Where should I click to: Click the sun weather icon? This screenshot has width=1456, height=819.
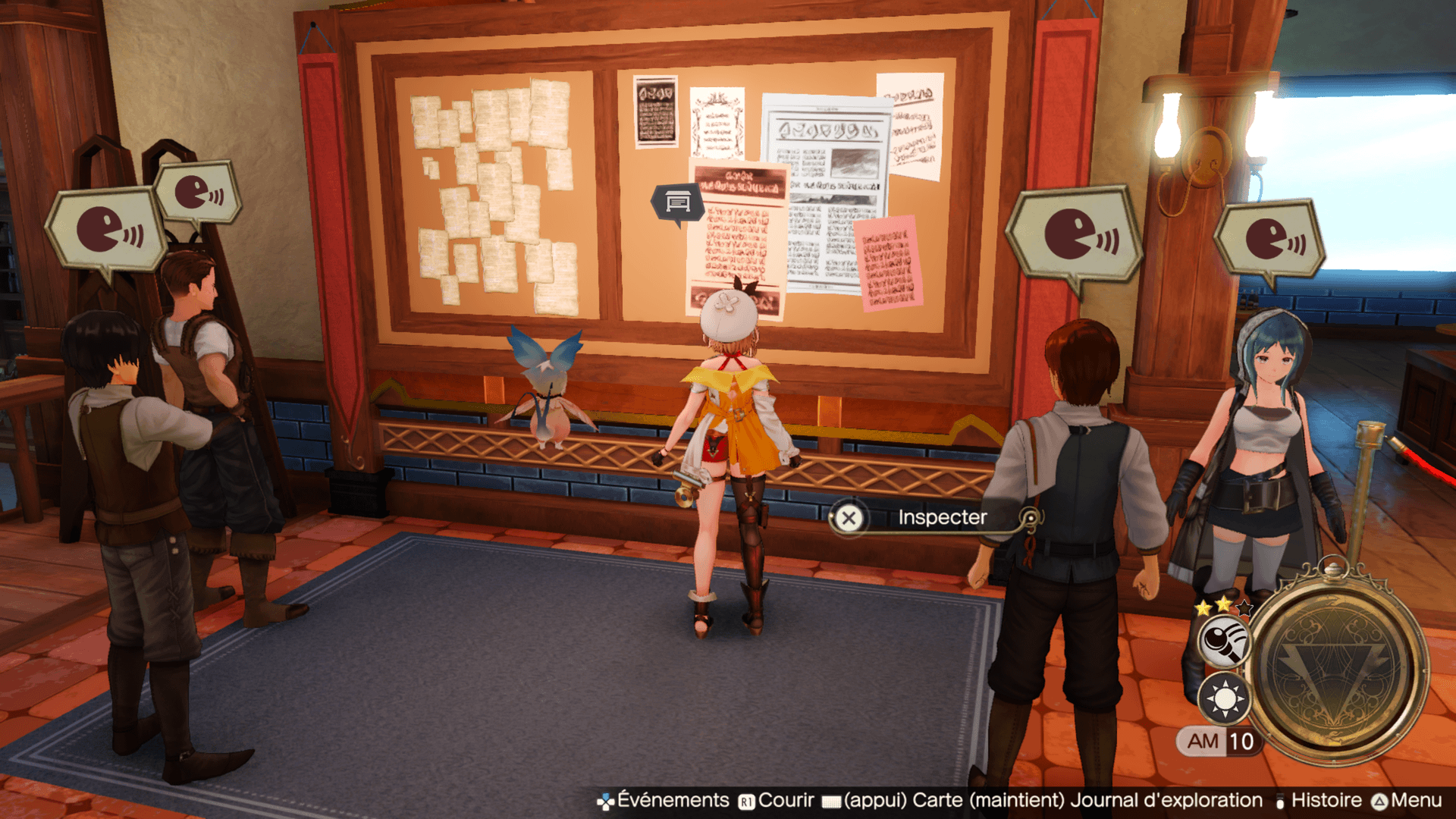[1224, 698]
